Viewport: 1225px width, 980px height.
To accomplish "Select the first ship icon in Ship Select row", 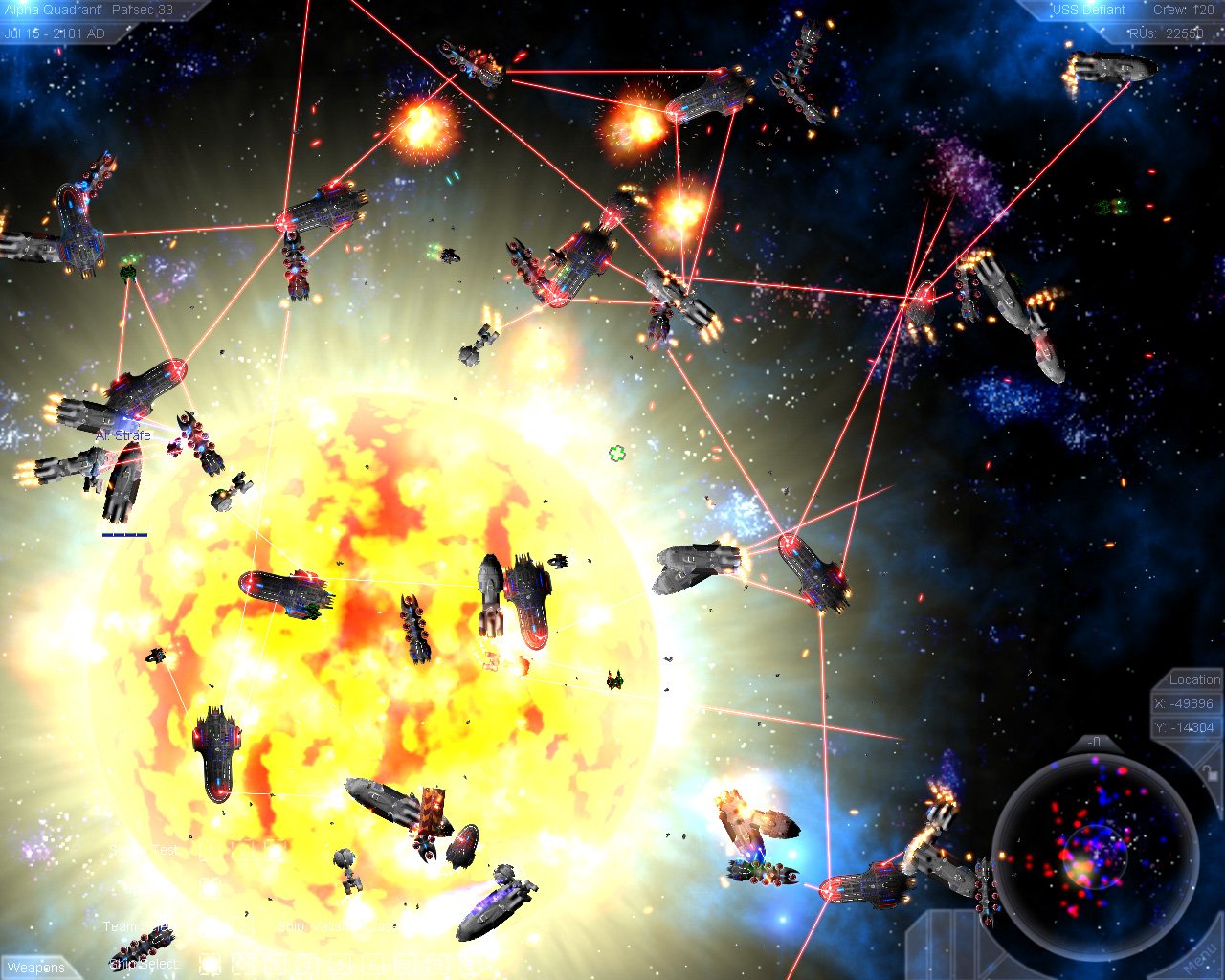I will tap(209, 963).
